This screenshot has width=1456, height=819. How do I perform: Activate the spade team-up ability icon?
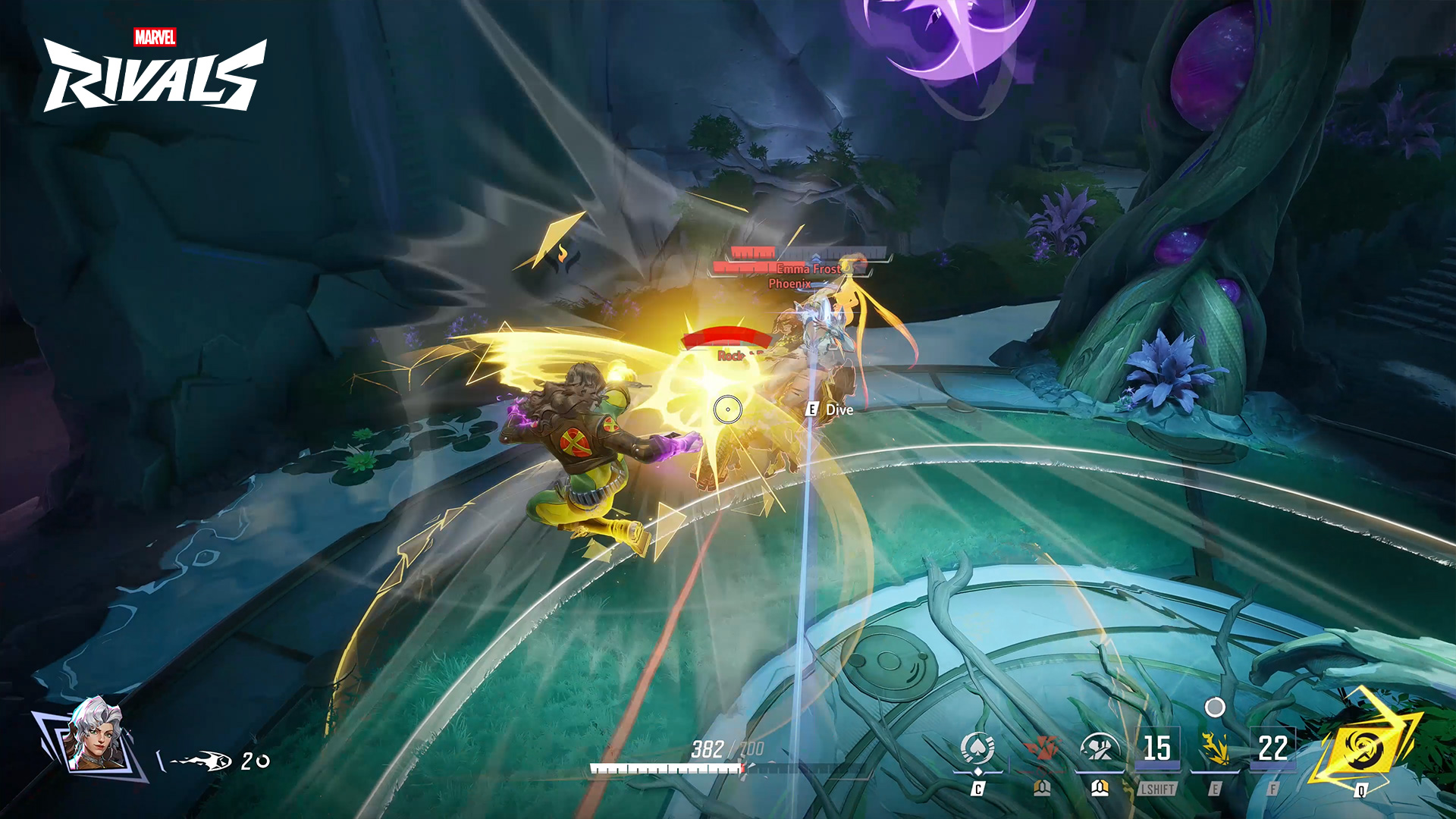977,749
